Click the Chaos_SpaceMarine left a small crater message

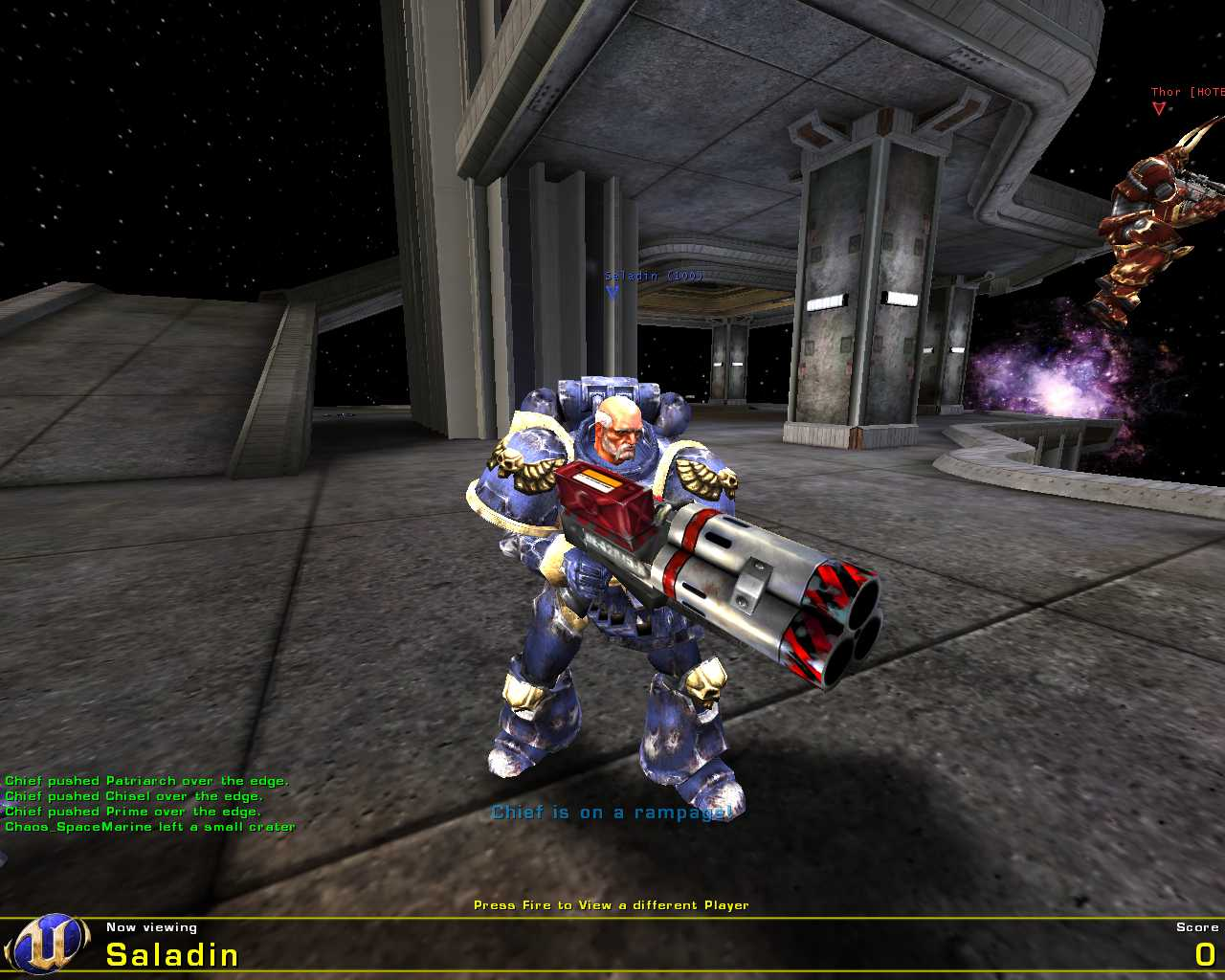[146, 826]
